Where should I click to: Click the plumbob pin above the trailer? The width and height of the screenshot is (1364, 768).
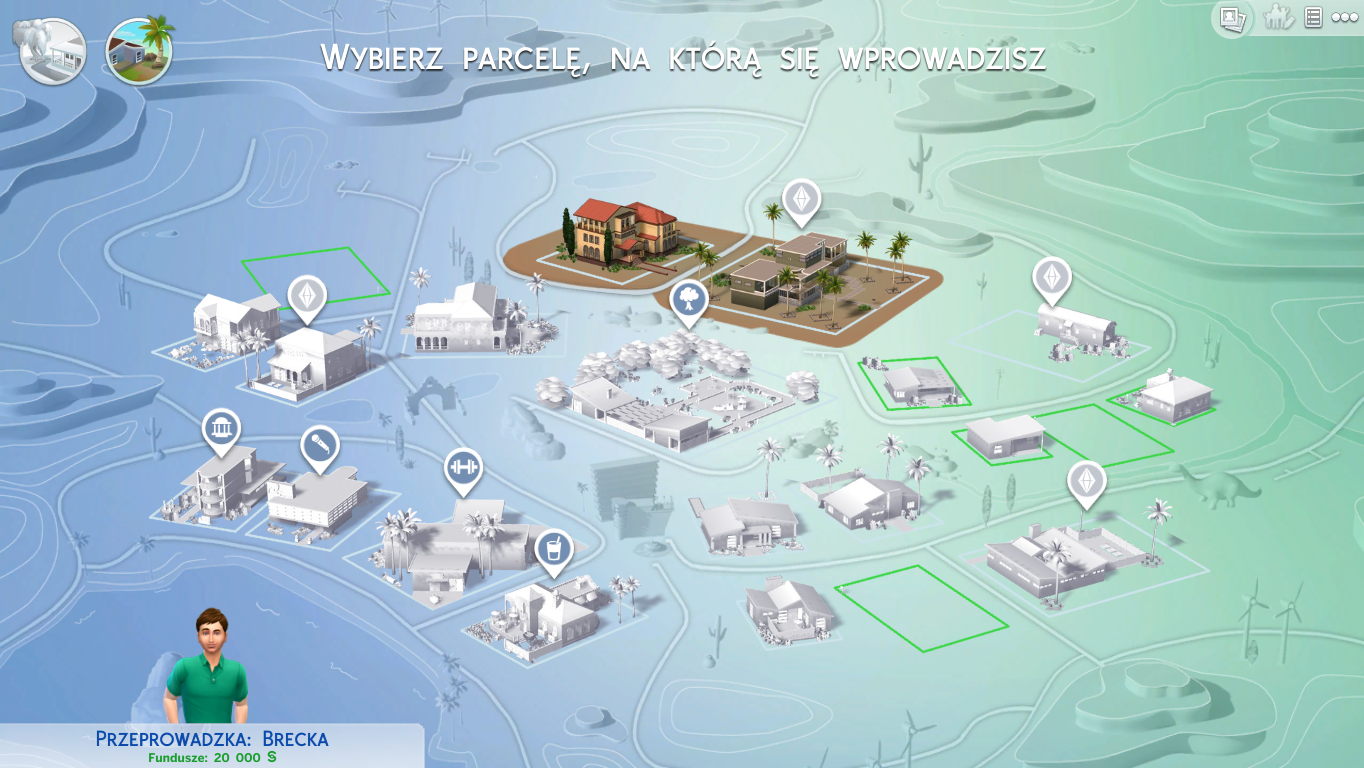click(1052, 277)
